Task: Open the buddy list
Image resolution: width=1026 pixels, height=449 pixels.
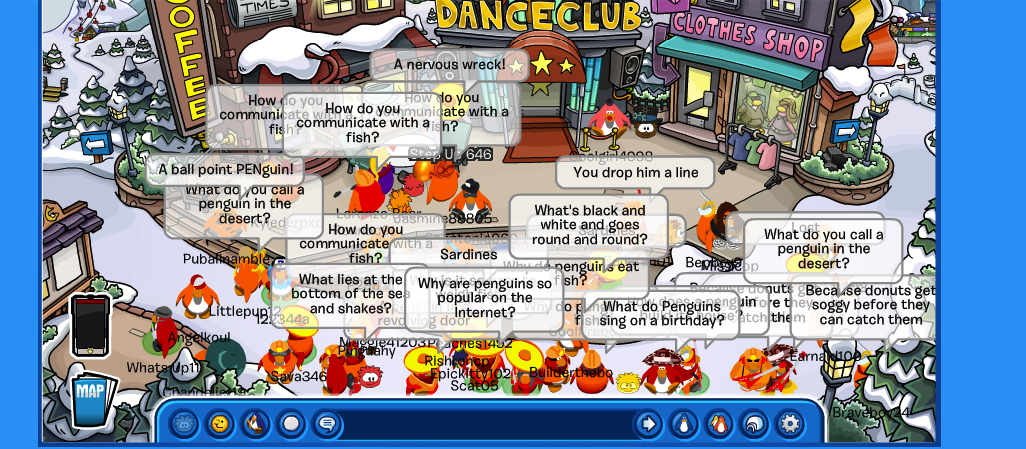Action: [x=719, y=424]
